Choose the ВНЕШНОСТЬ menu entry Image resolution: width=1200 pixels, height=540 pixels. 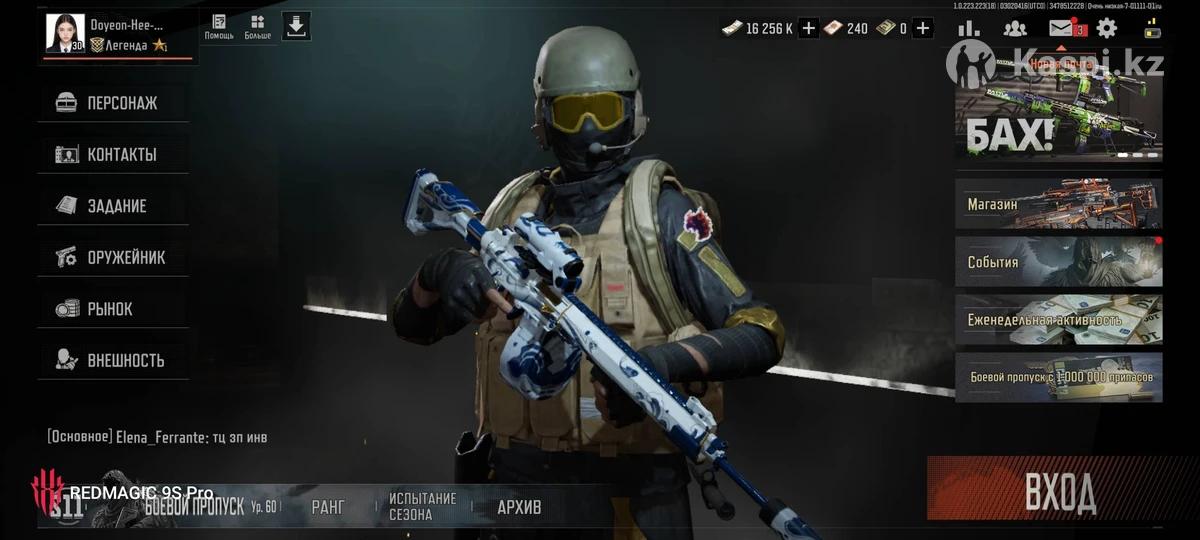point(112,360)
